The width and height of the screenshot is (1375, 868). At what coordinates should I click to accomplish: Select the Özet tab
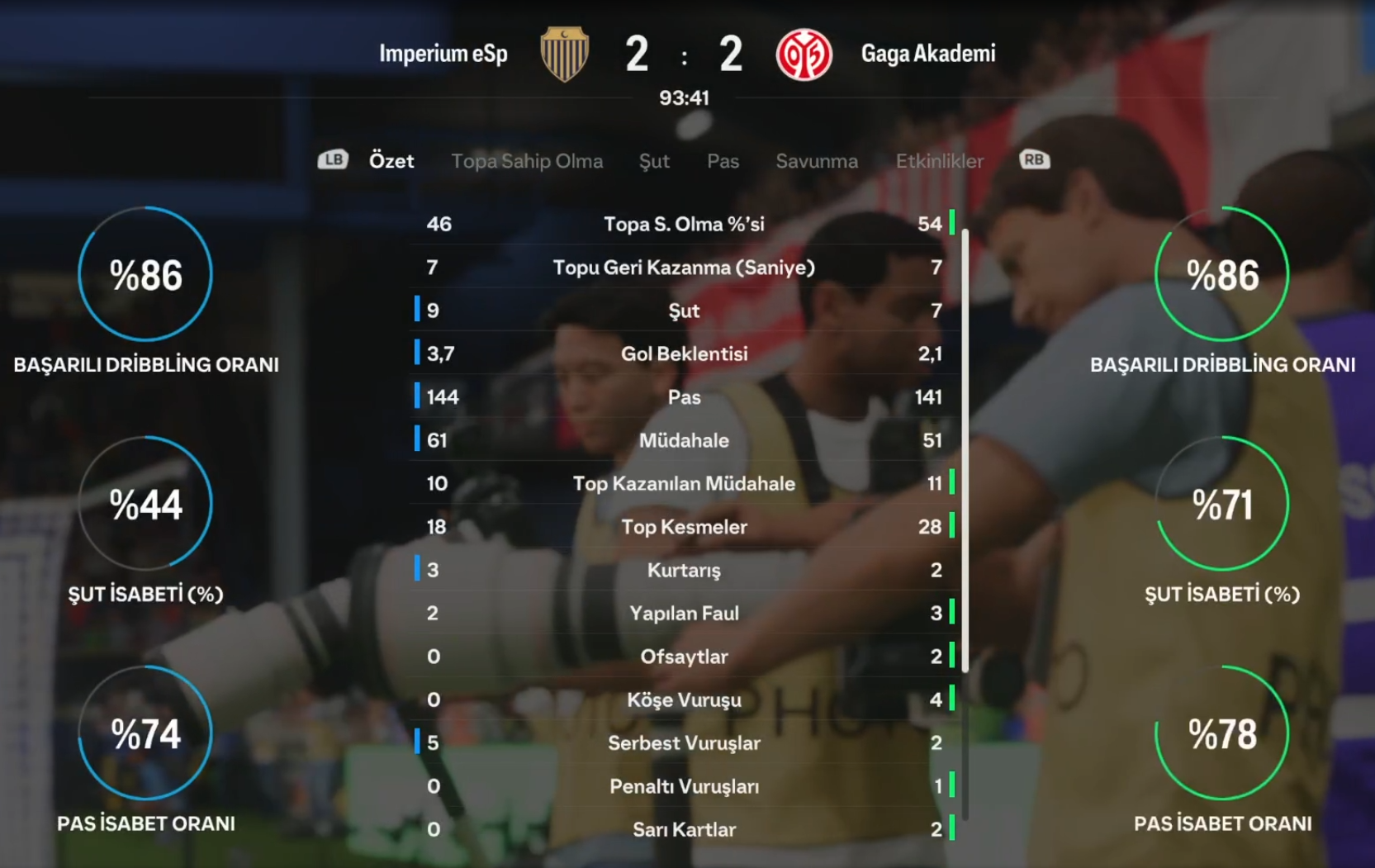tap(391, 161)
